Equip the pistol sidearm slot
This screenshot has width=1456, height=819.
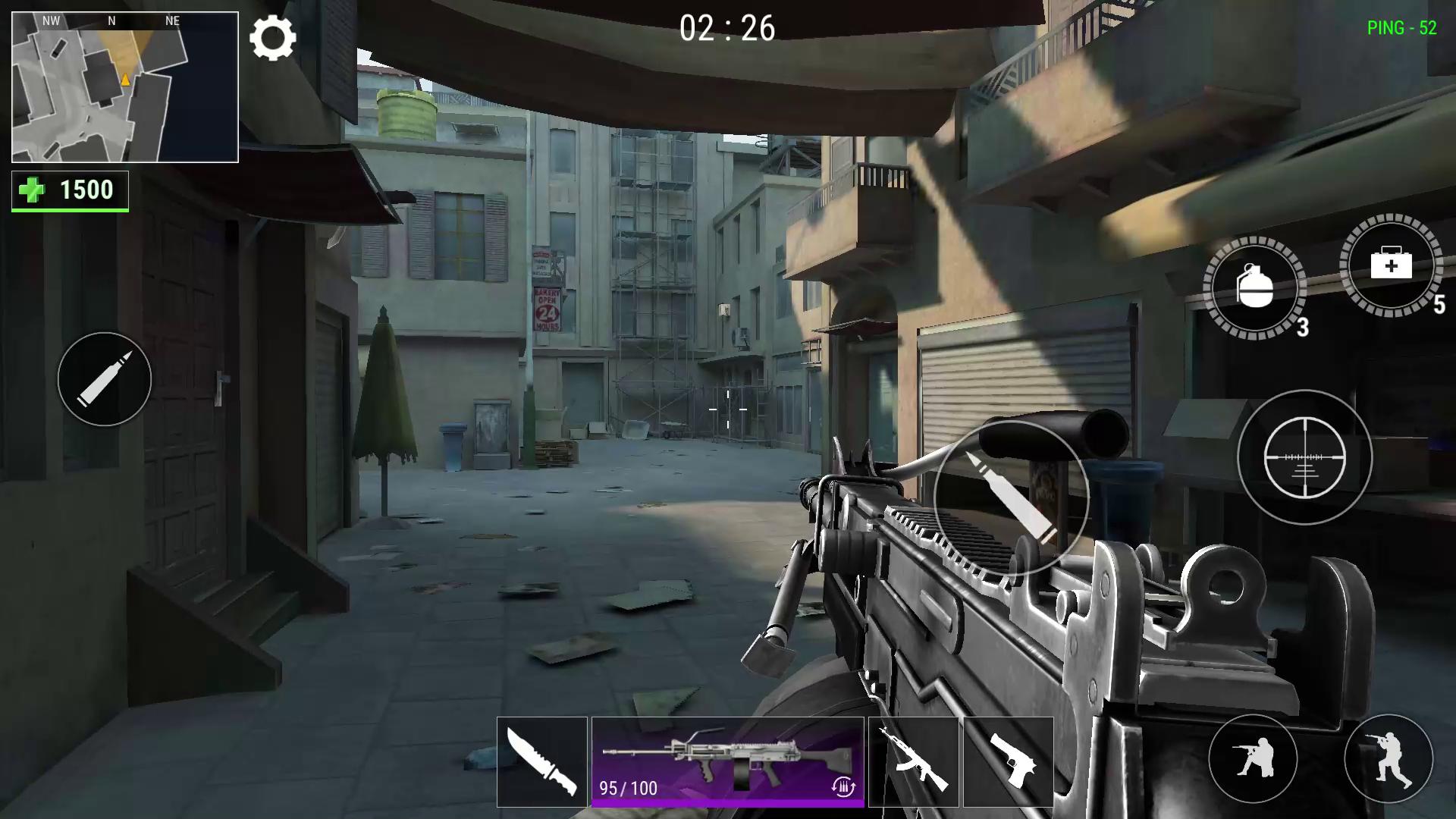[1009, 762]
